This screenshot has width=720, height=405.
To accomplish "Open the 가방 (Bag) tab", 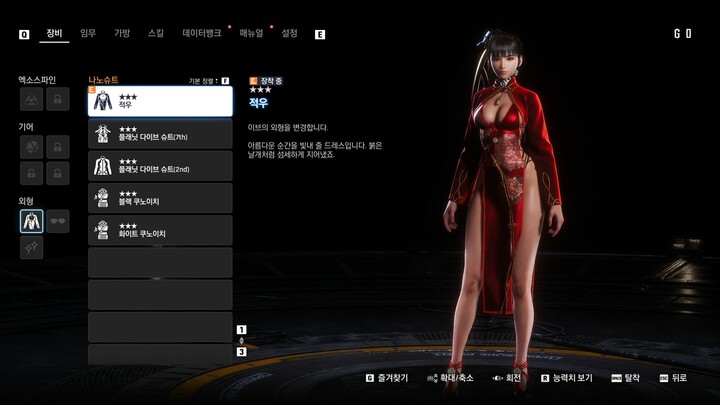I will click(122, 33).
